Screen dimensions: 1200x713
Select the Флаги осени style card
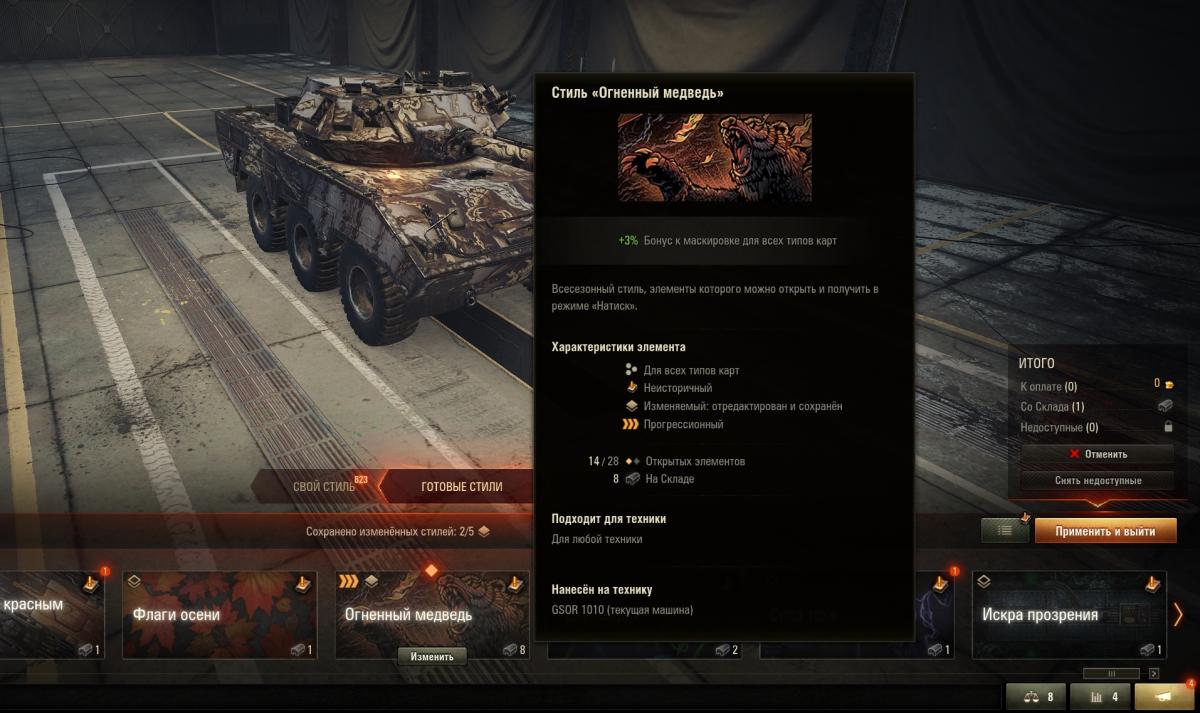(219, 615)
